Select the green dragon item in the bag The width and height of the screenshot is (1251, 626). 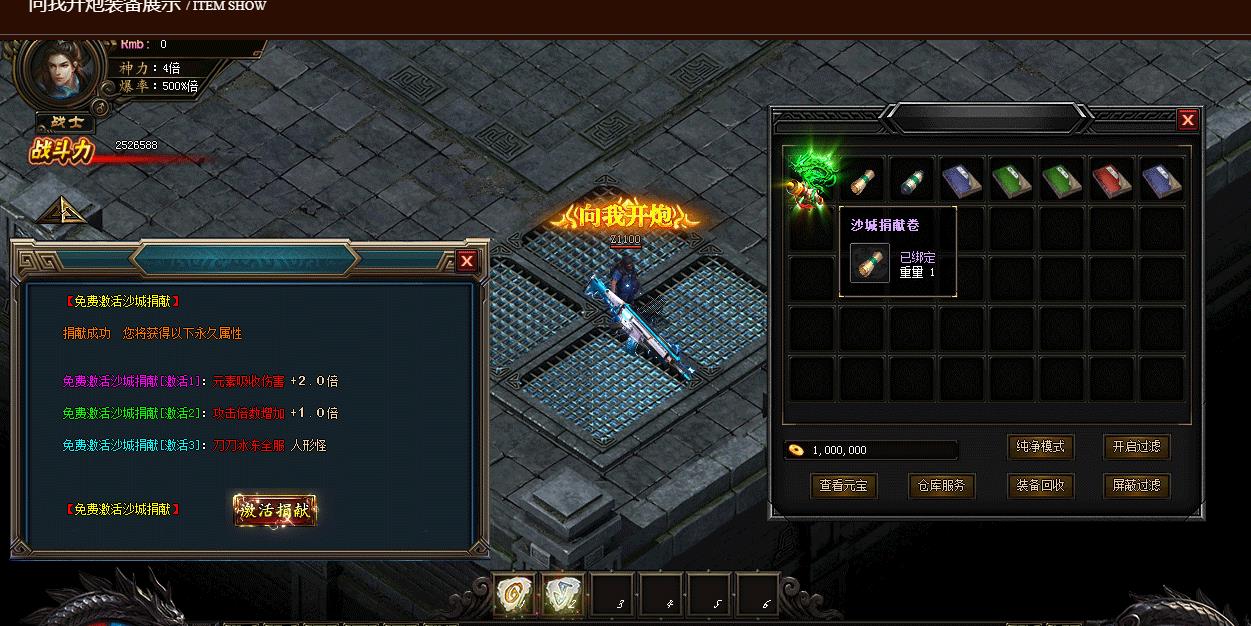pos(809,179)
